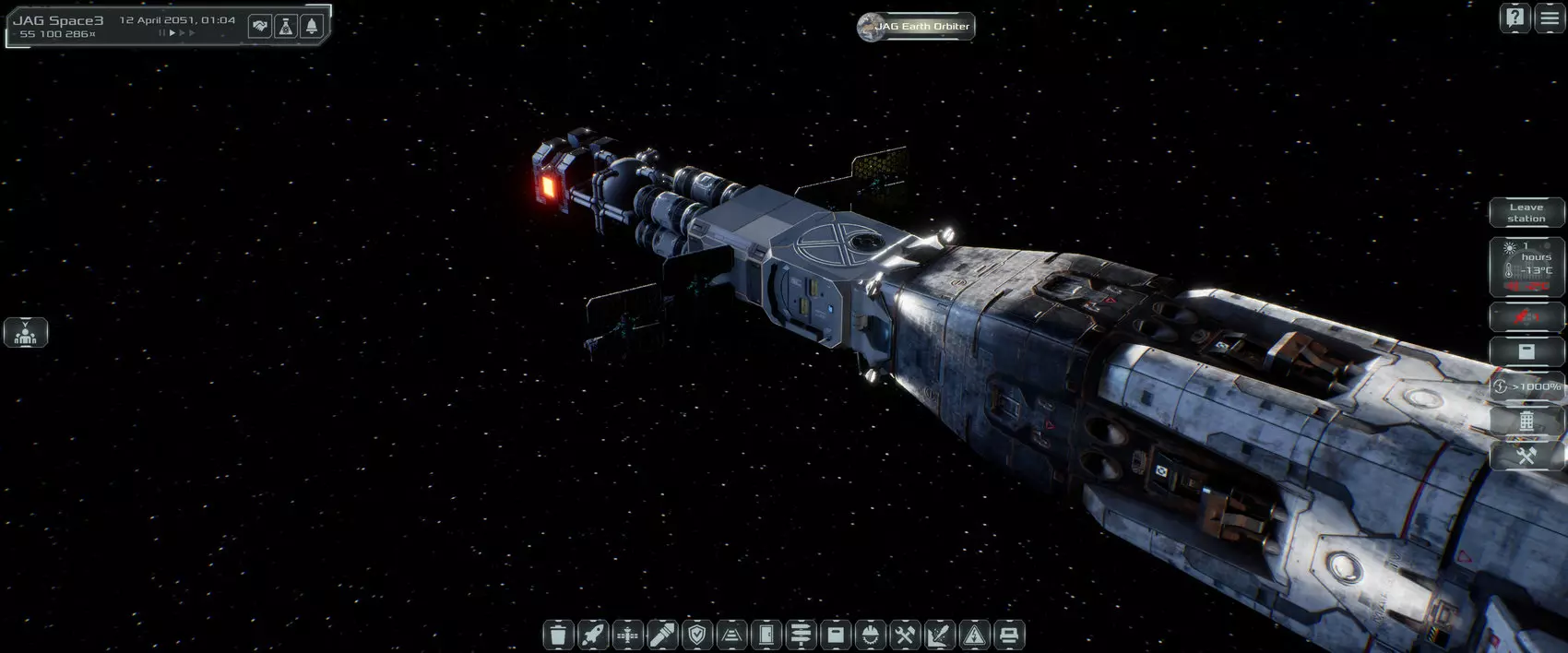Select the trash can demolish tool
Viewport: 1568px width, 653px height.
pyautogui.click(x=557, y=635)
